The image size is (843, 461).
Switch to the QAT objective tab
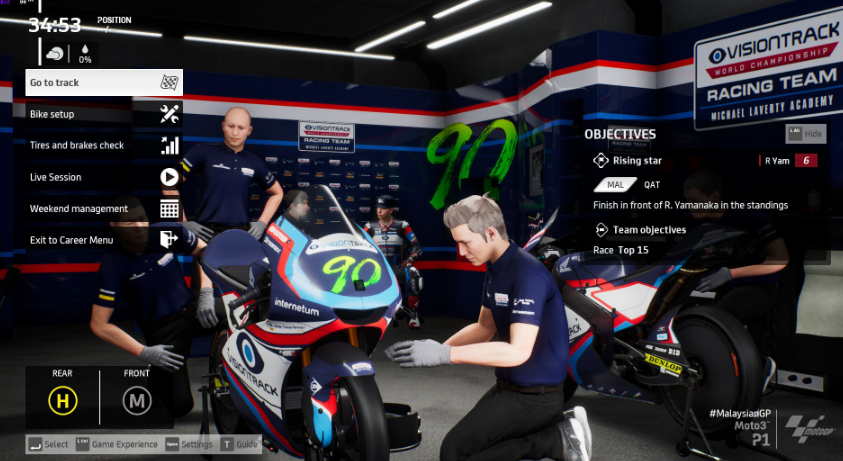[x=652, y=185]
